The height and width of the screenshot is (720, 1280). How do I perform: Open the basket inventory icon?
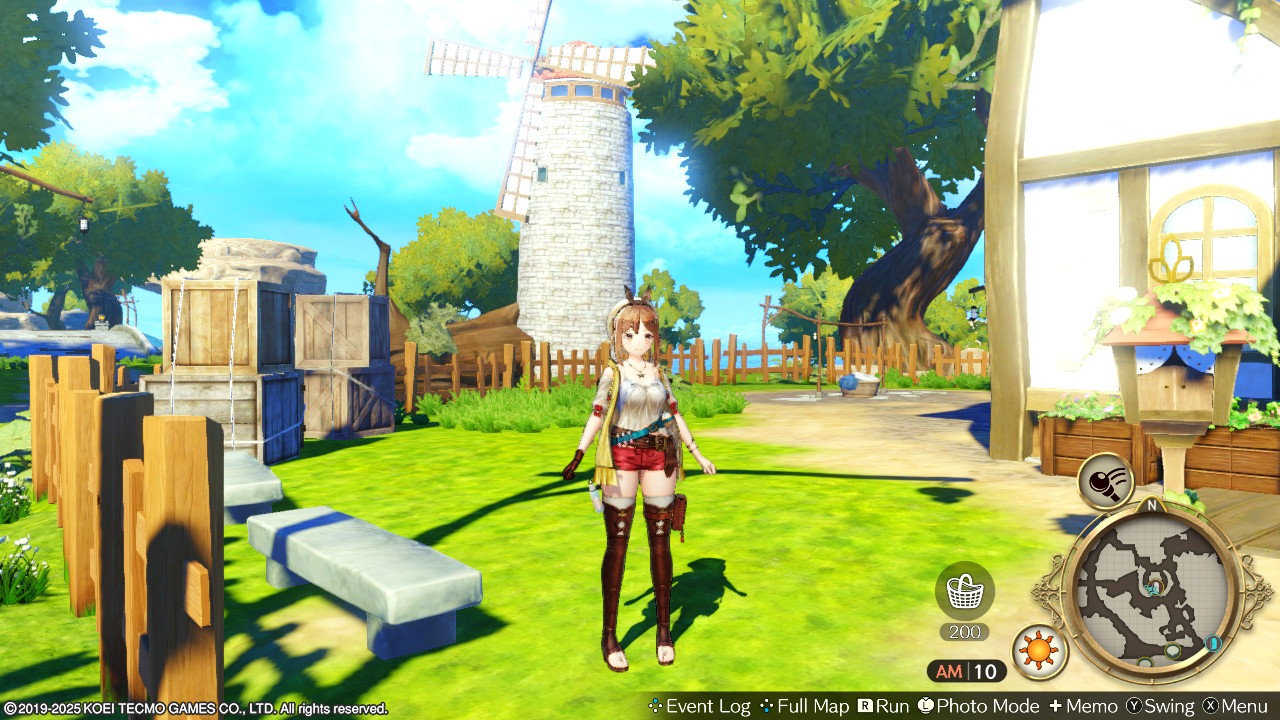(x=964, y=591)
